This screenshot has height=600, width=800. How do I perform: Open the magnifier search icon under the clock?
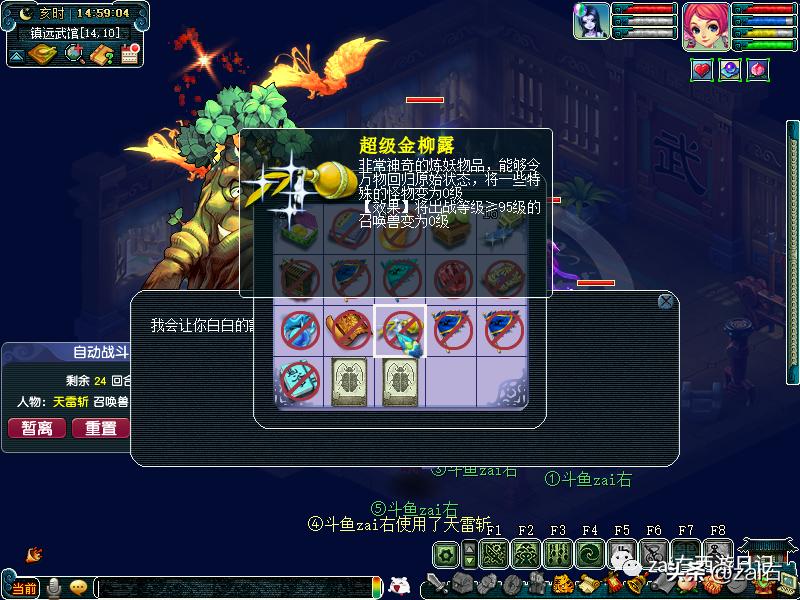[x=74, y=54]
